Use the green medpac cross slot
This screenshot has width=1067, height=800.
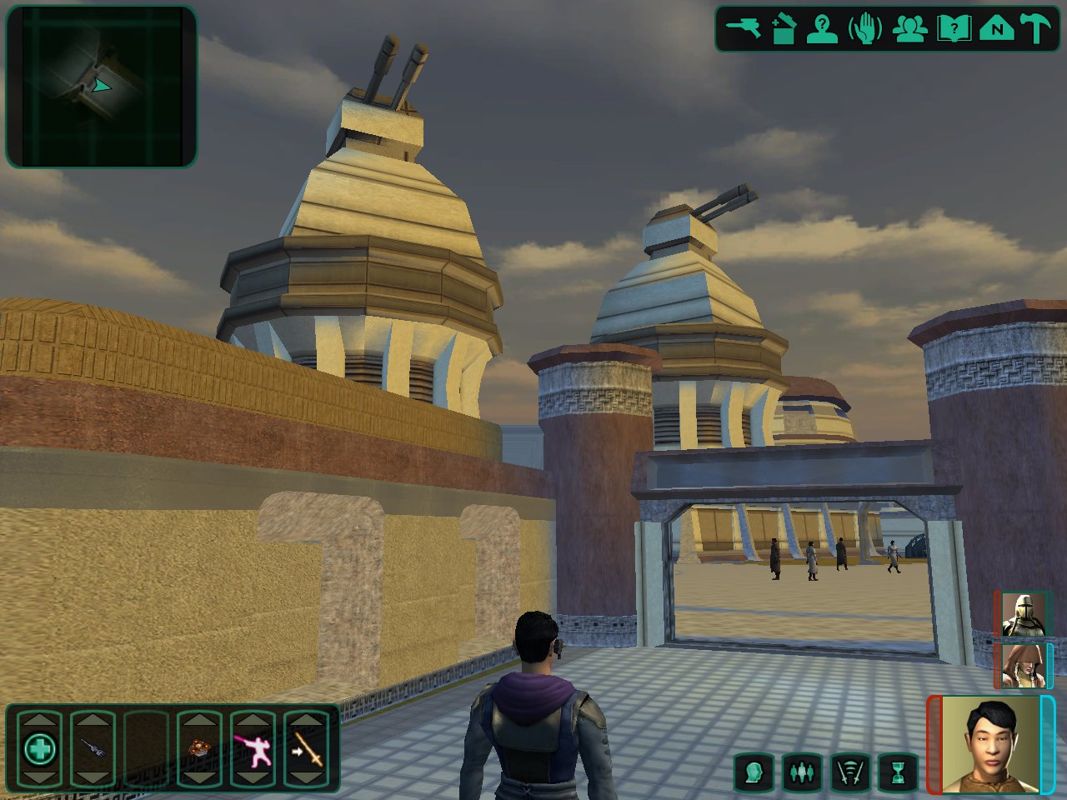point(40,749)
